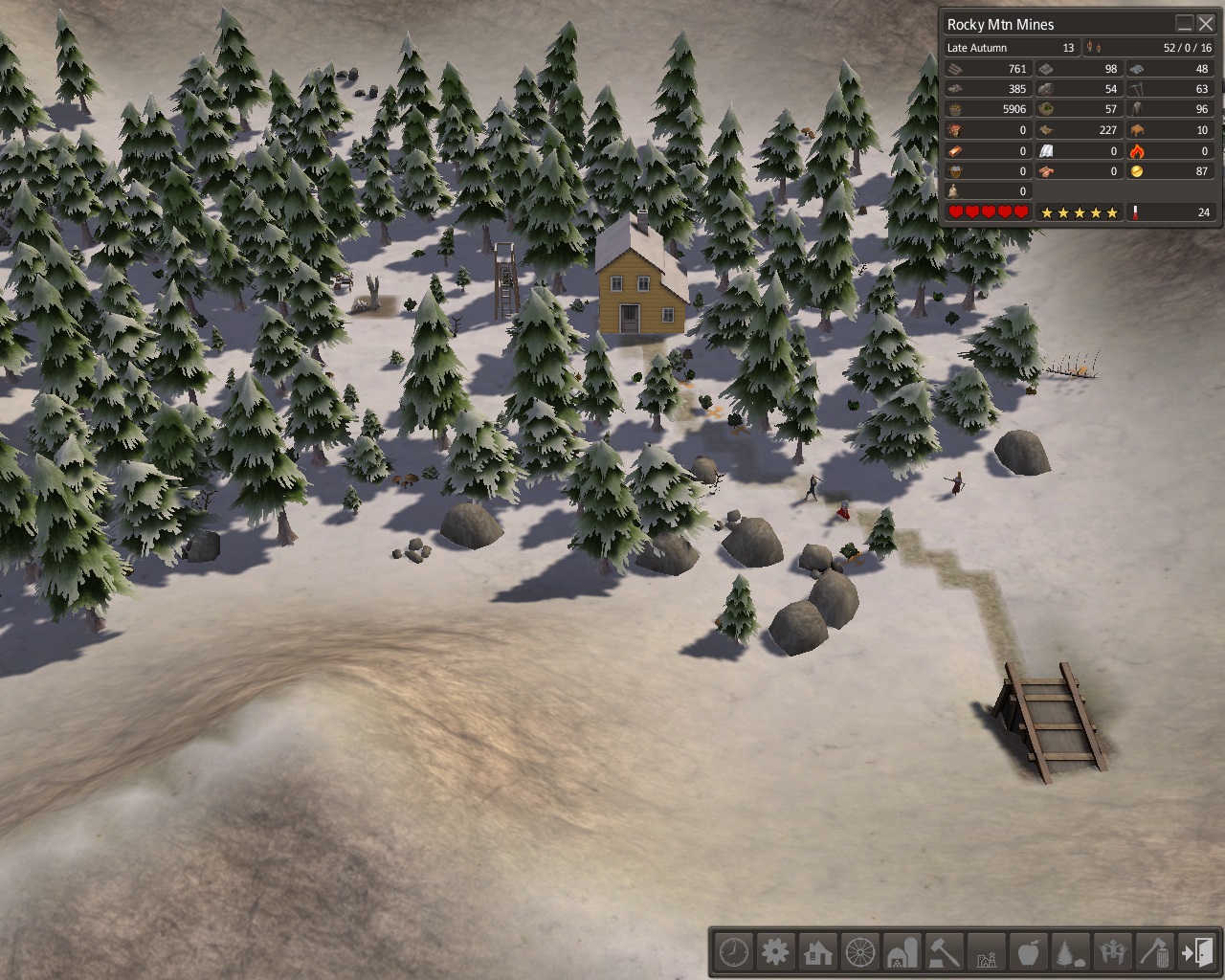The width and height of the screenshot is (1225, 980).
Task: Open the clock game speed menu
Action: pos(734,952)
